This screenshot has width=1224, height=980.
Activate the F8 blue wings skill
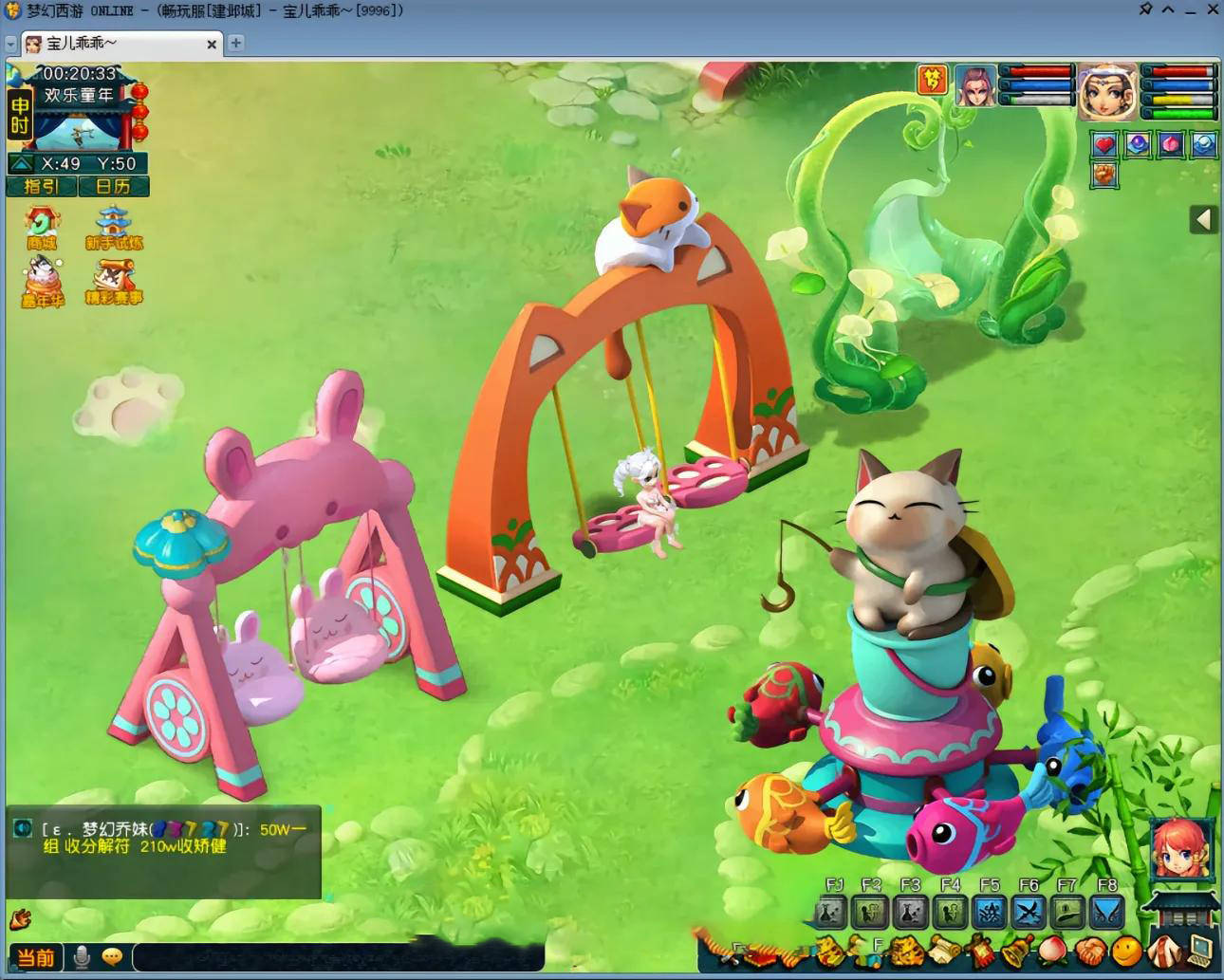(1106, 913)
